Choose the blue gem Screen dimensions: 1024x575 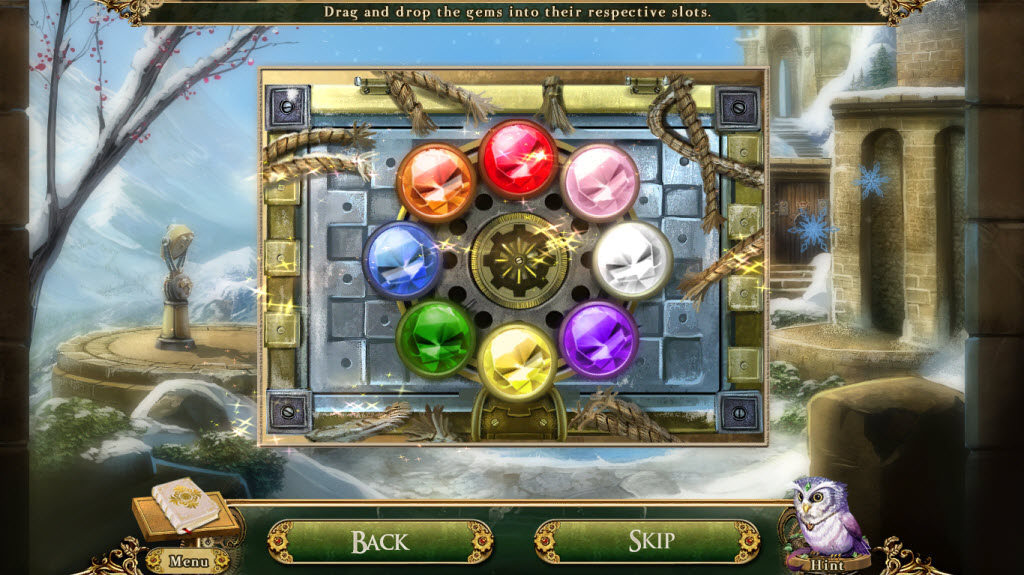pos(402,260)
